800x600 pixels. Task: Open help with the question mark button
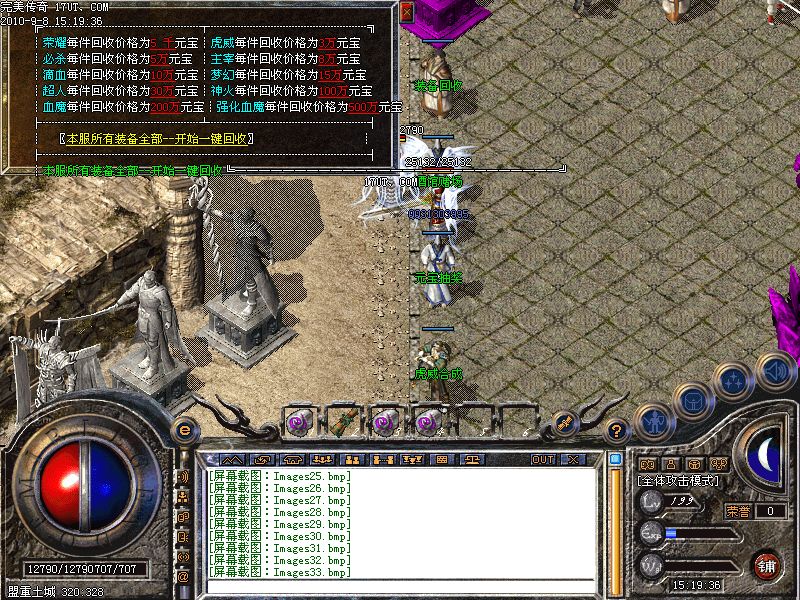(618, 430)
